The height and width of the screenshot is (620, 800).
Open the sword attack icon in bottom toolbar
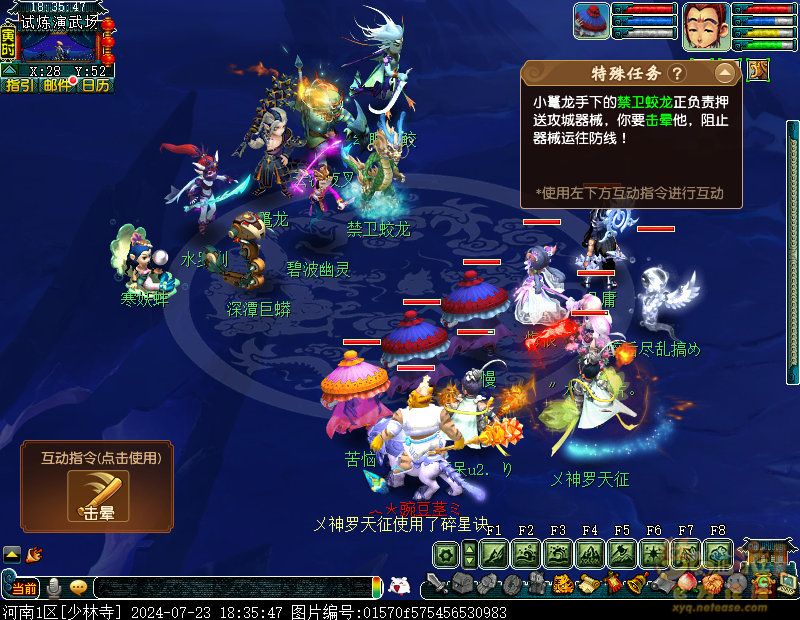(x=437, y=584)
